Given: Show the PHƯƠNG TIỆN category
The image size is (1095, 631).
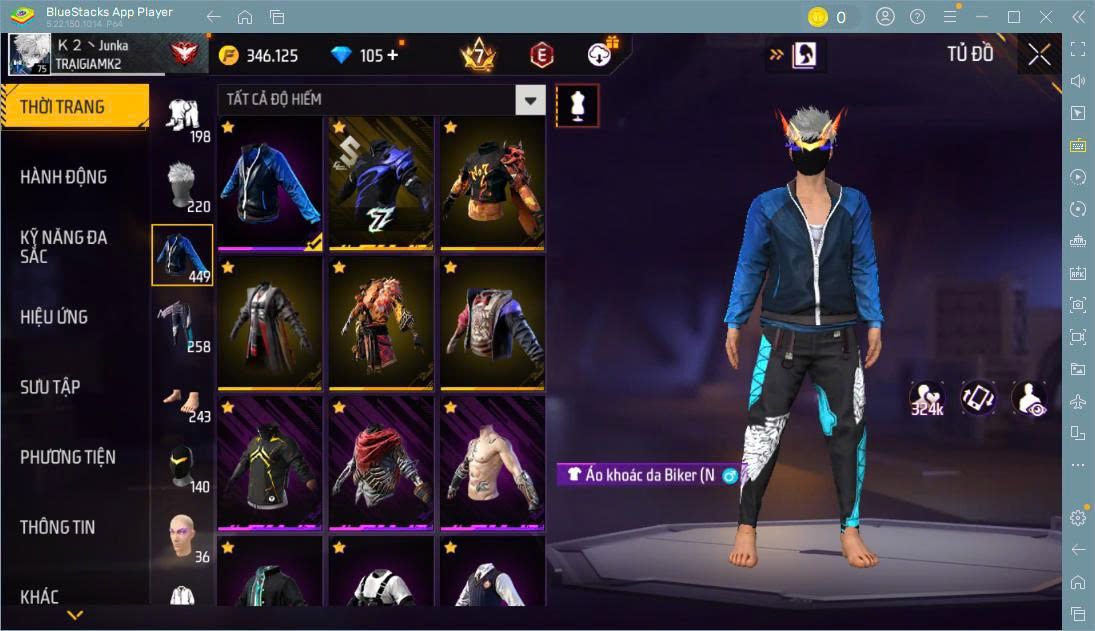Looking at the screenshot, I should tap(68, 457).
